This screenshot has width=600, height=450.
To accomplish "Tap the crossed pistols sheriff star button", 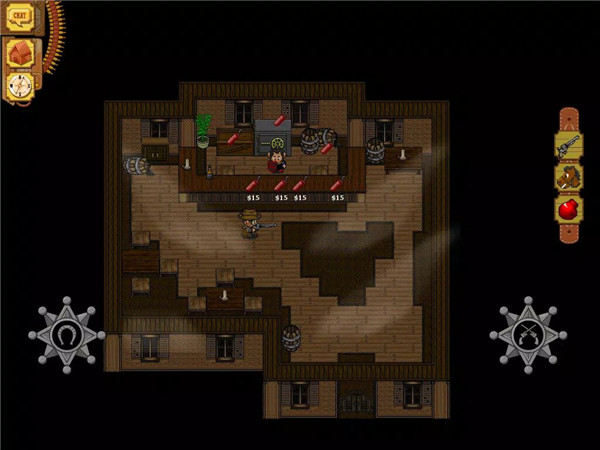I will 529,335.
